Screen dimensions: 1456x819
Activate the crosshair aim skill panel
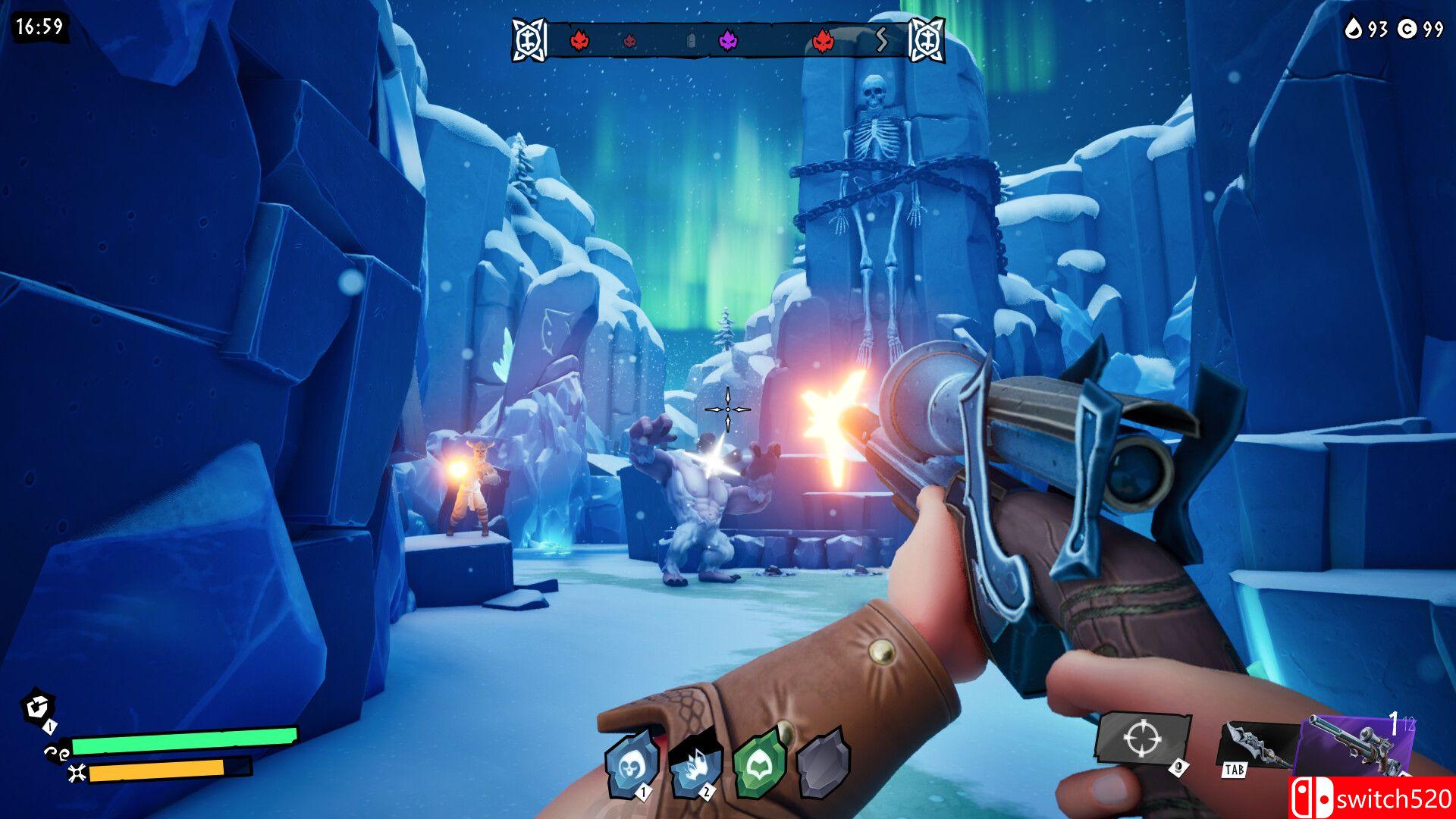[x=1141, y=738]
